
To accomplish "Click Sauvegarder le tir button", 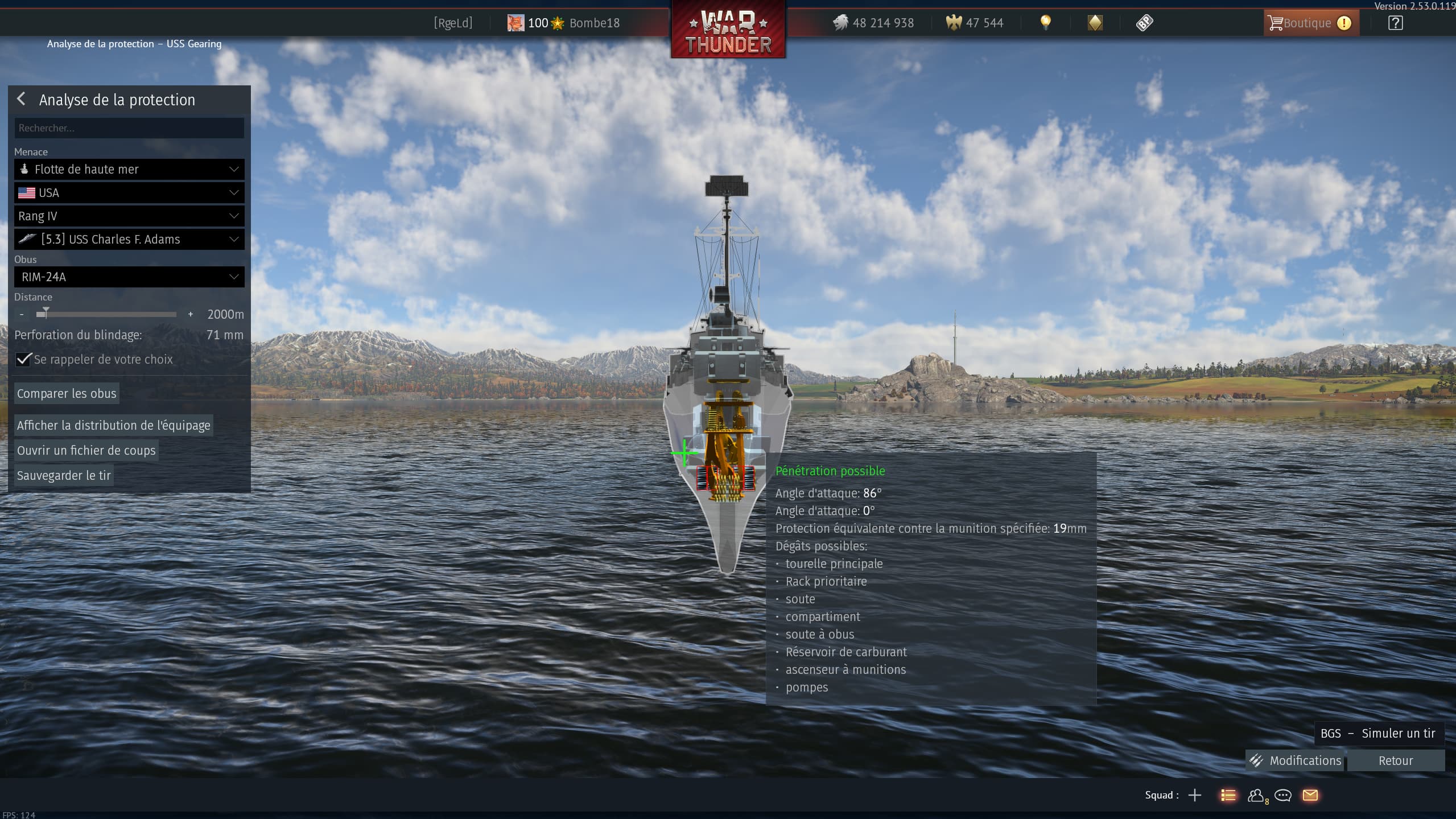I will click(x=64, y=475).
